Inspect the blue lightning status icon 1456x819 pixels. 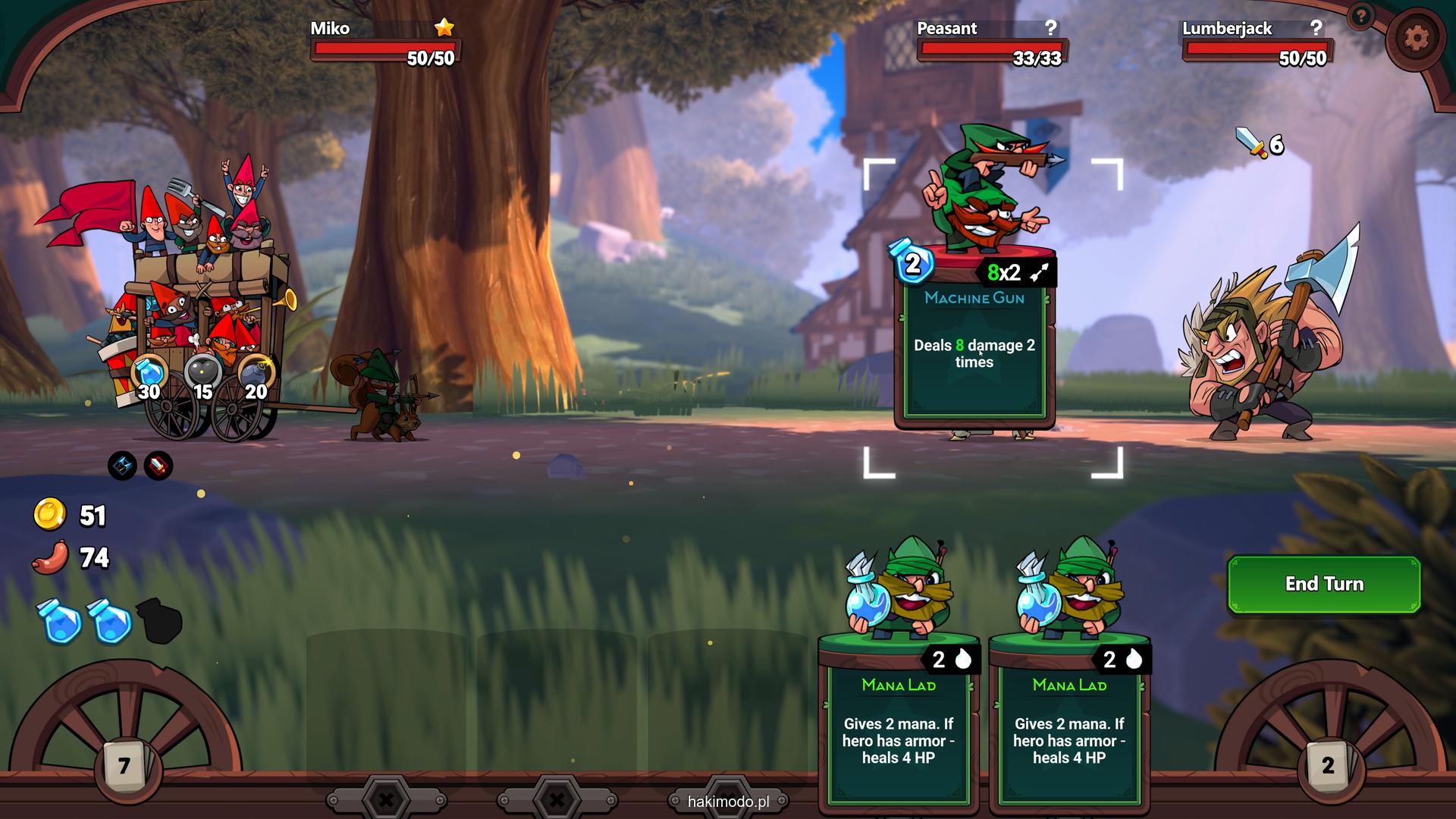click(x=122, y=466)
